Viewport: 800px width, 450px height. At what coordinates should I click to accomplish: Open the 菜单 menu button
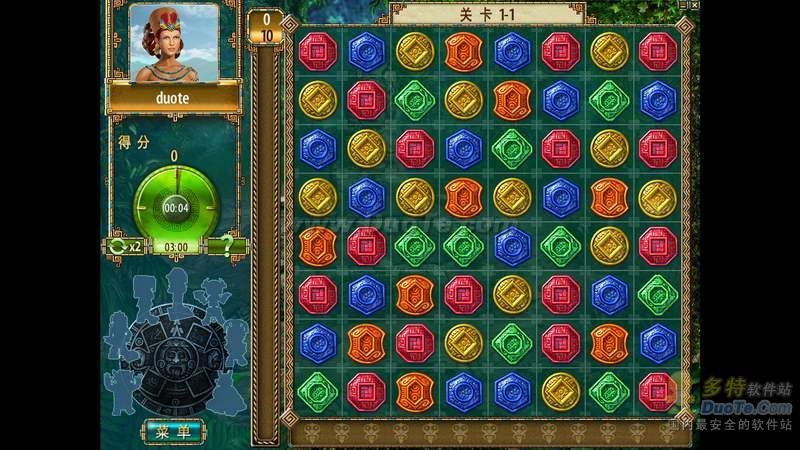[x=173, y=431]
